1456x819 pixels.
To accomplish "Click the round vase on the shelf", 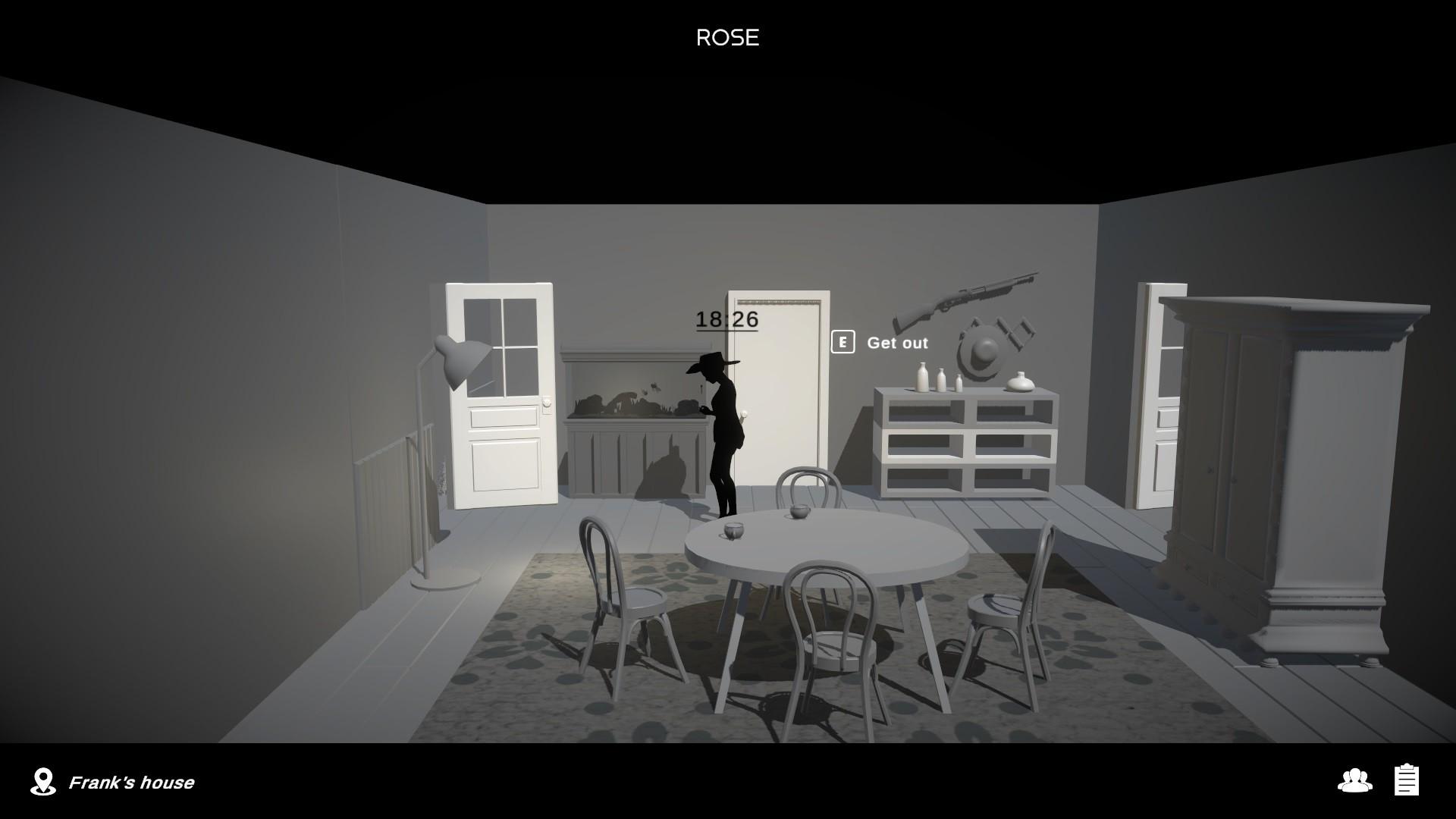I will tap(1019, 381).
